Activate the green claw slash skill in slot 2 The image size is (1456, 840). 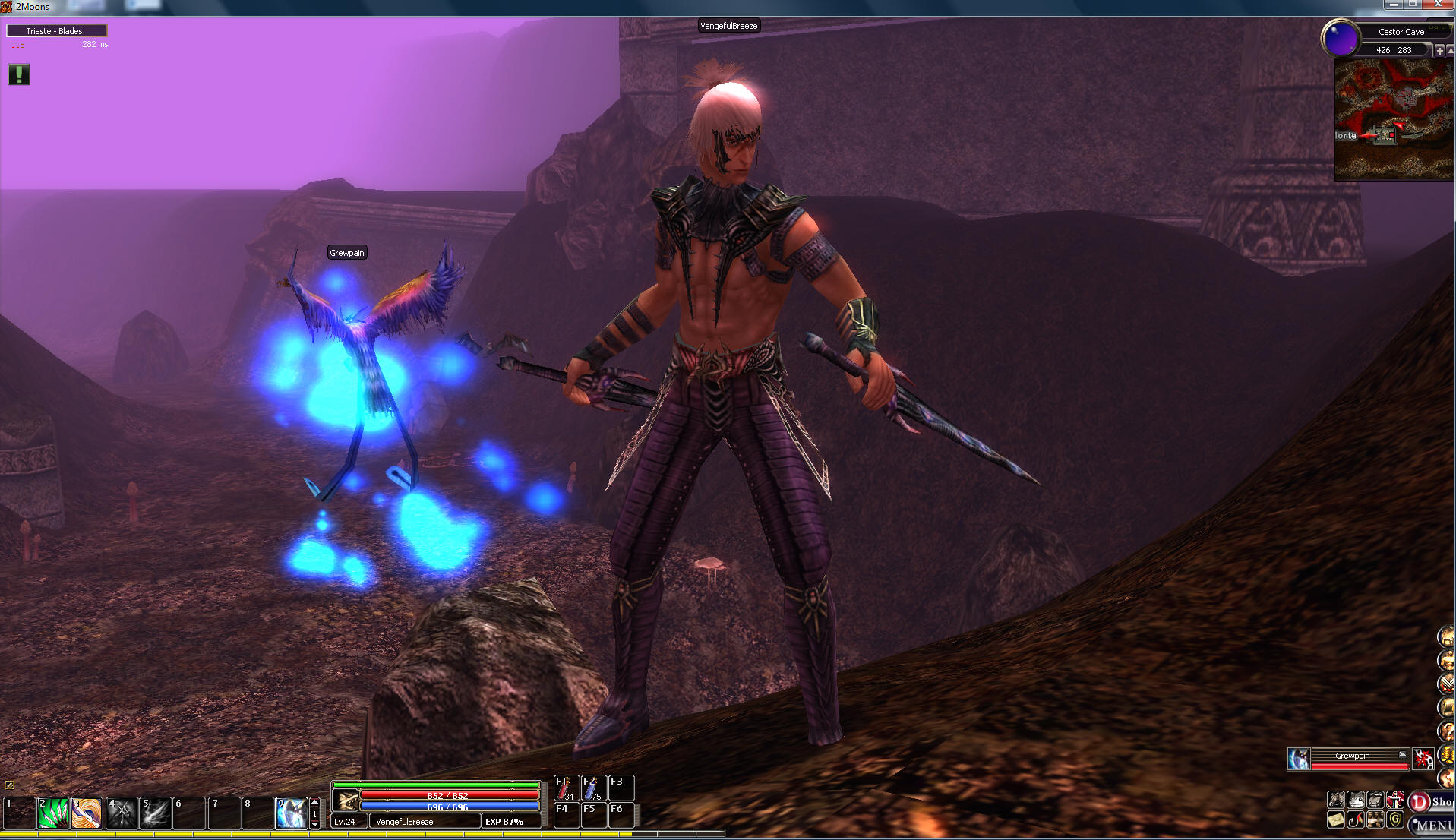[53, 813]
